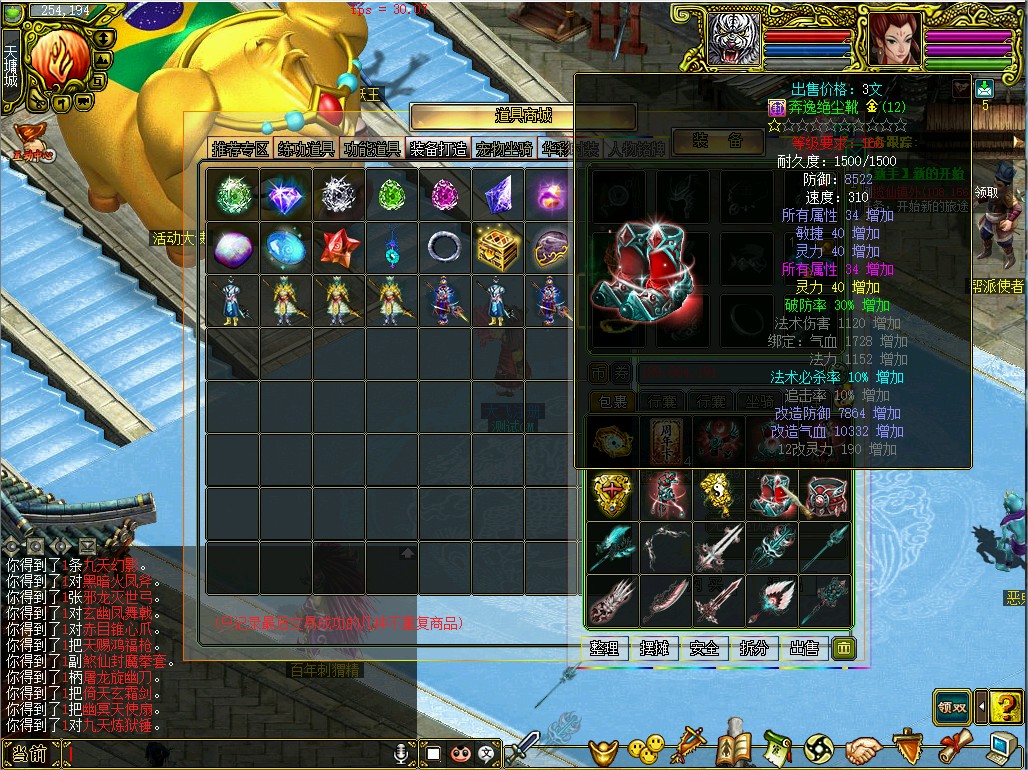The height and width of the screenshot is (770, 1028).
Task: Choose the 拆分 split button
Action: [755, 648]
